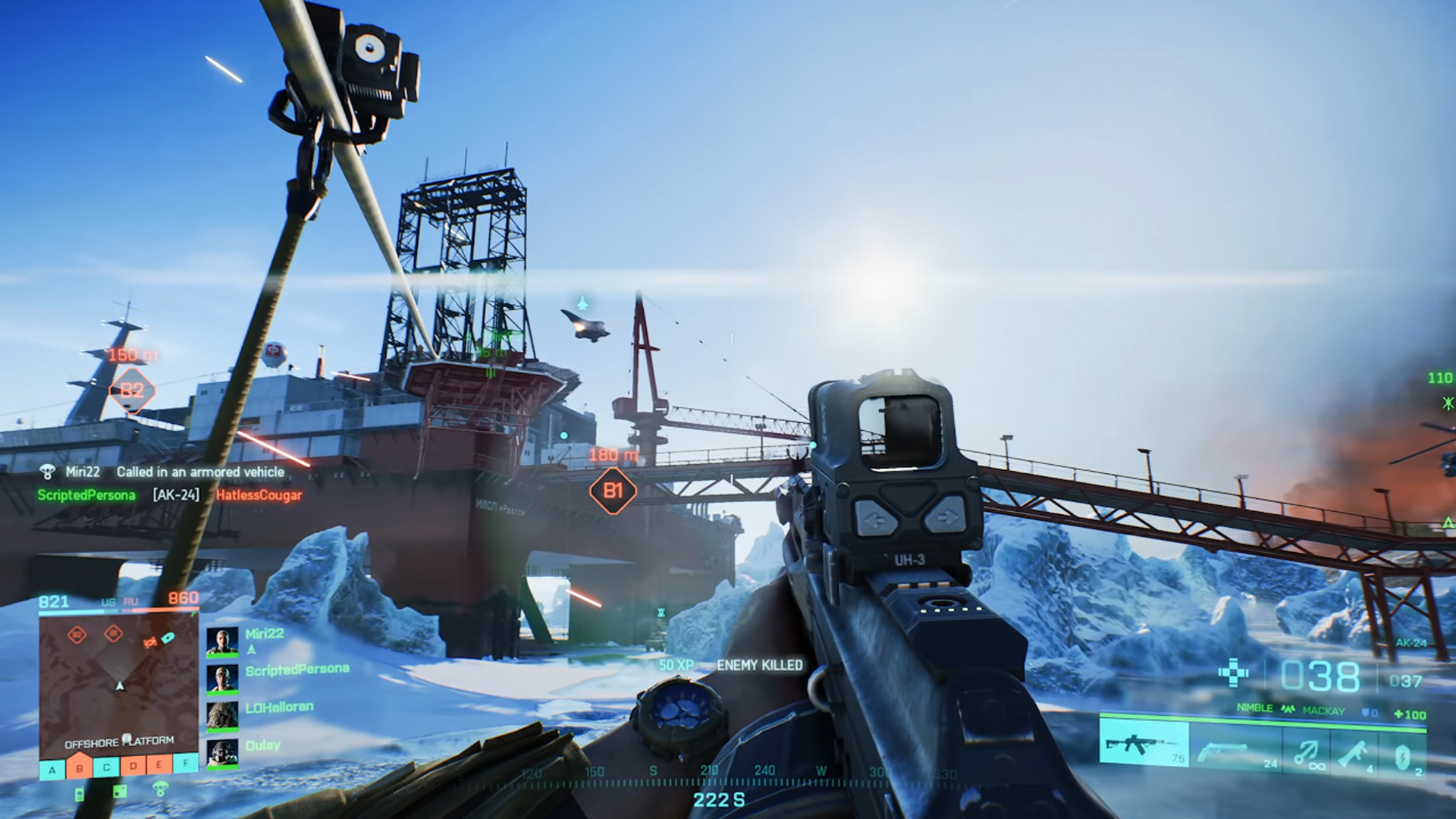Select the highlighted sector B marker
This screenshot has width=1456, height=819.
click(79, 767)
